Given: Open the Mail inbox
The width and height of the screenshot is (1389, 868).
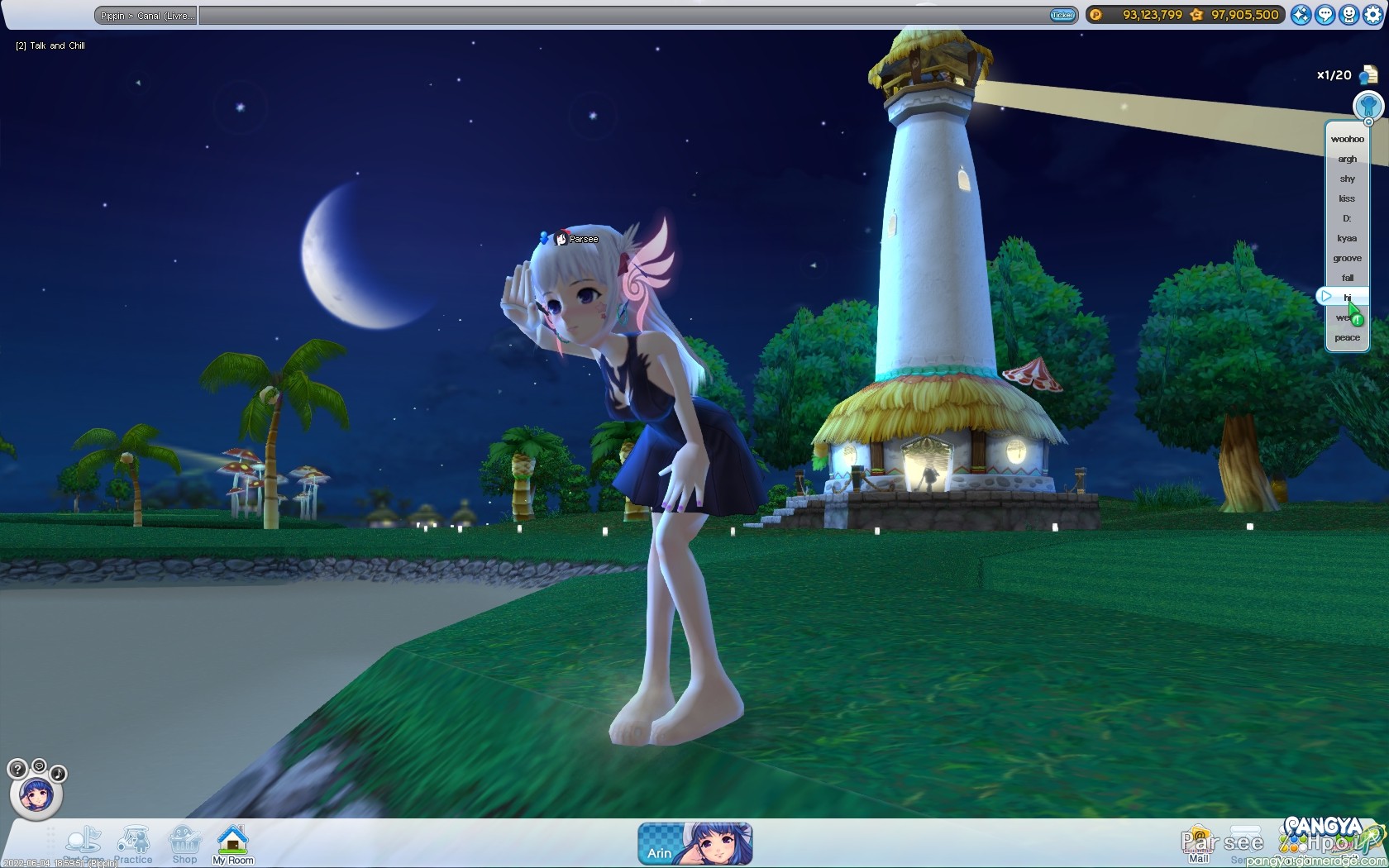Looking at the screenshot, I should pyautogui.click(x=1198, y=845).
